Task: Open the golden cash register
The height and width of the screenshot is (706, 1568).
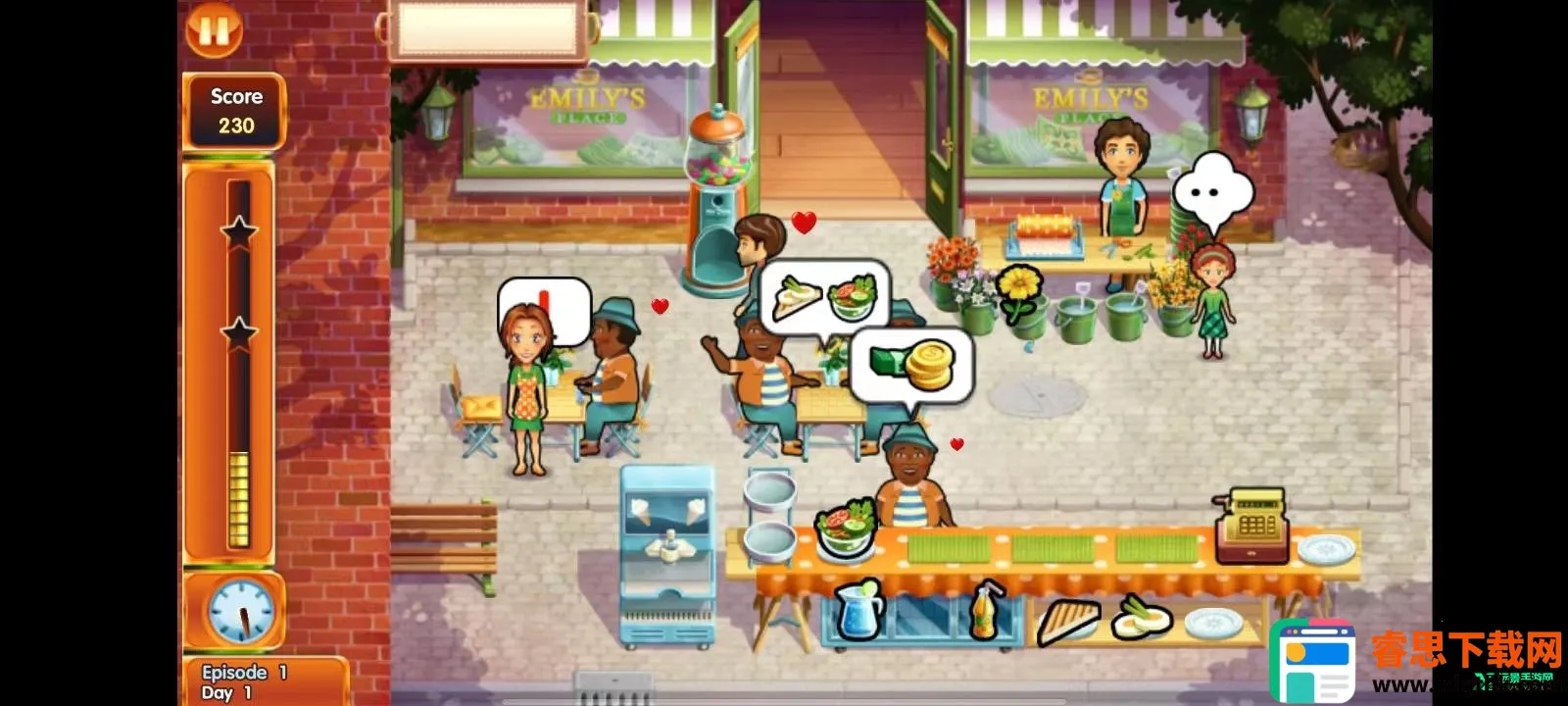Action: [1251, 527]
